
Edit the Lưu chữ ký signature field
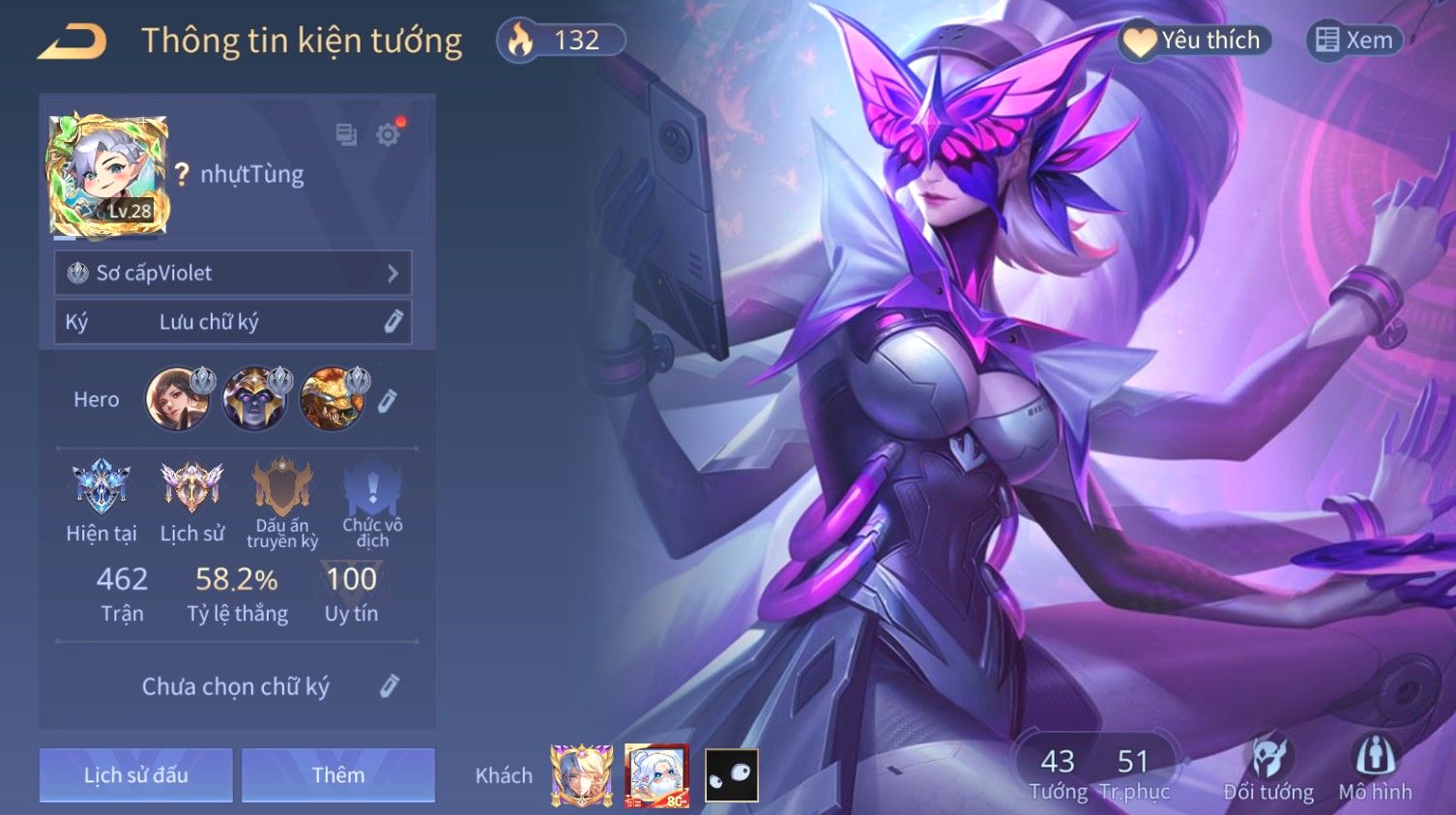point(393,322)
